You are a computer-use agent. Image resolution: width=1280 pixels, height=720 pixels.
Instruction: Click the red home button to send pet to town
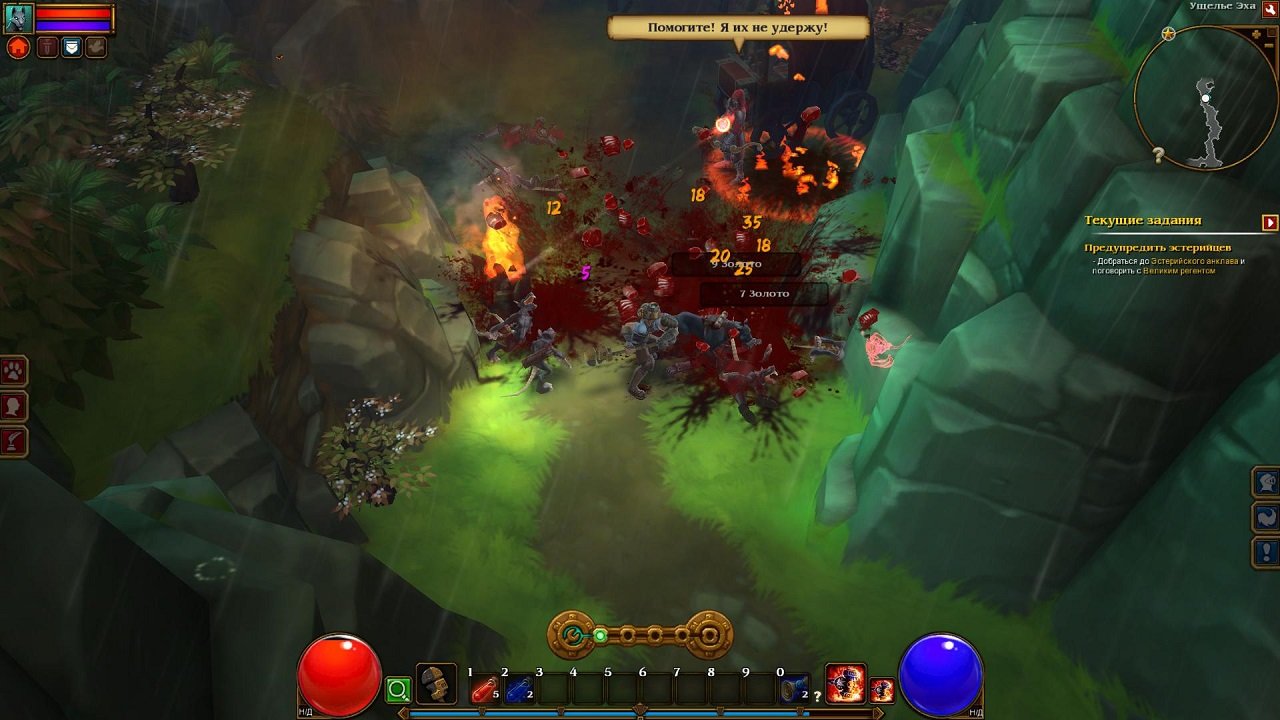tap(18, 47)
